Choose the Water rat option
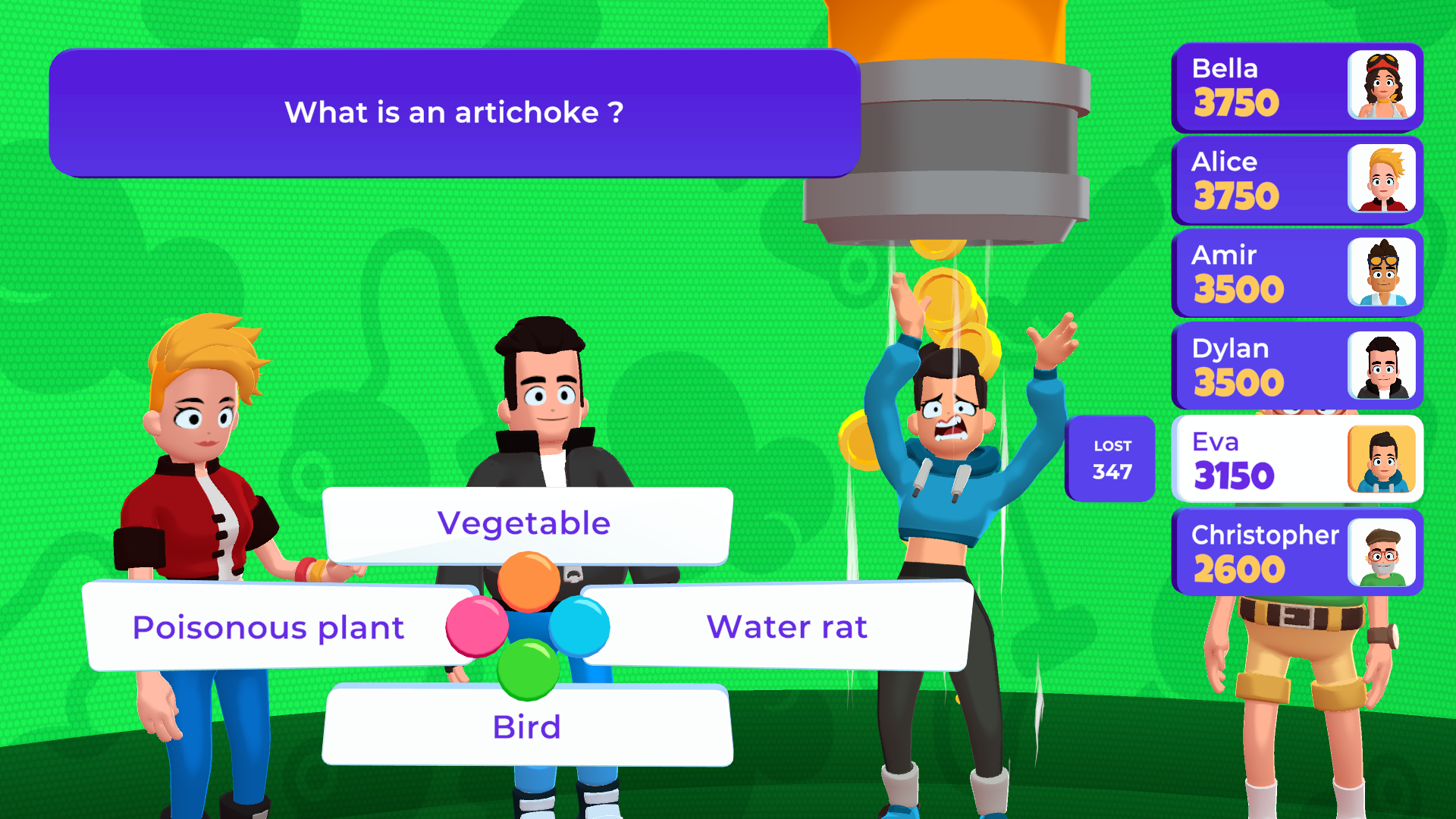The width and height of the screenshot is (1456, 819). click(x=787, y=626)
